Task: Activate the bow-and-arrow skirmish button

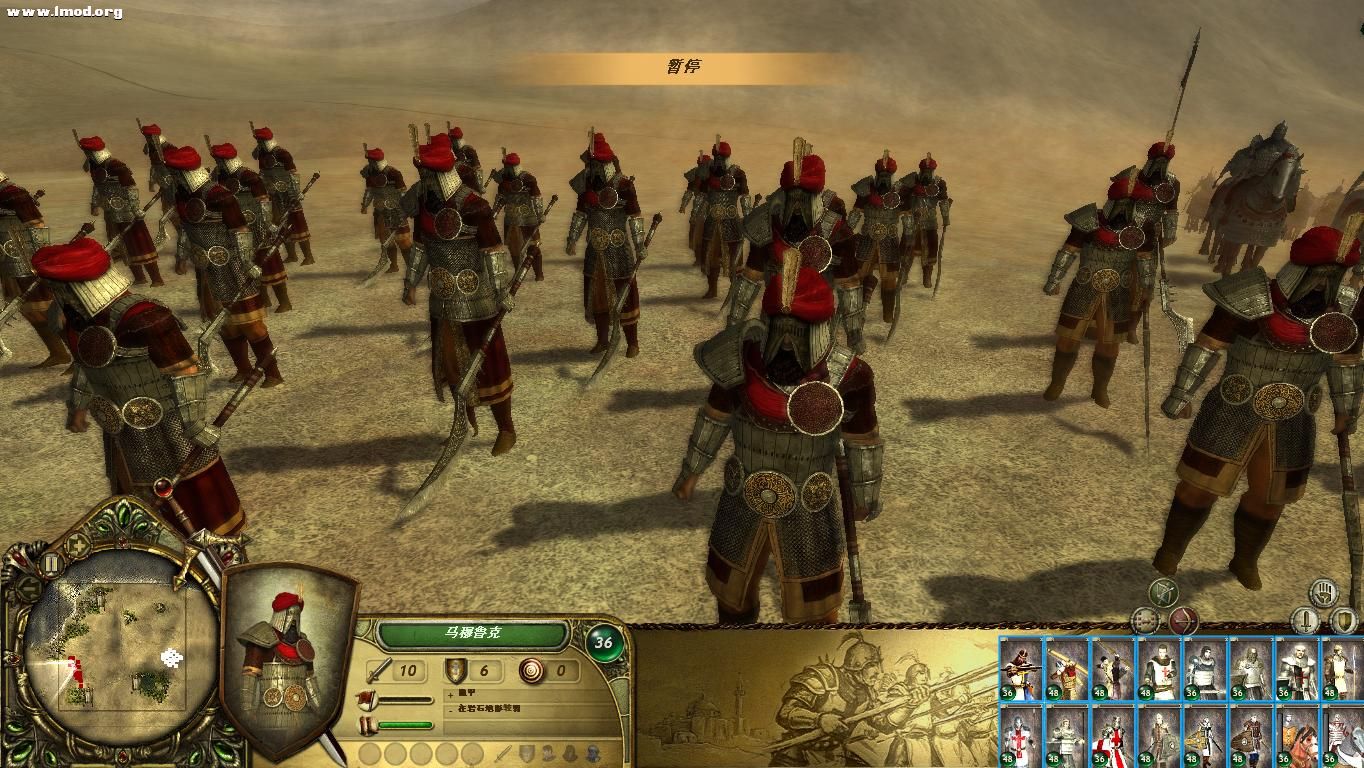Action: (1163, 593)
